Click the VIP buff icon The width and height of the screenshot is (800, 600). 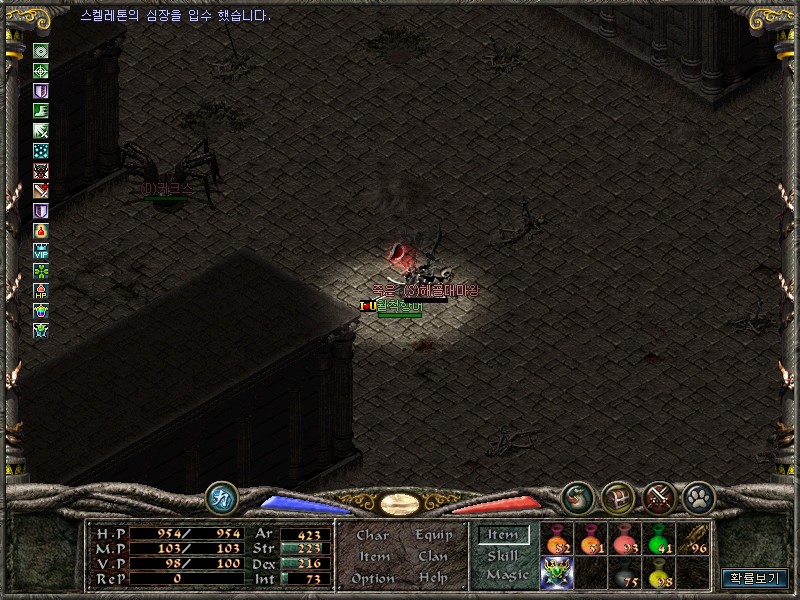click(41, 250)
